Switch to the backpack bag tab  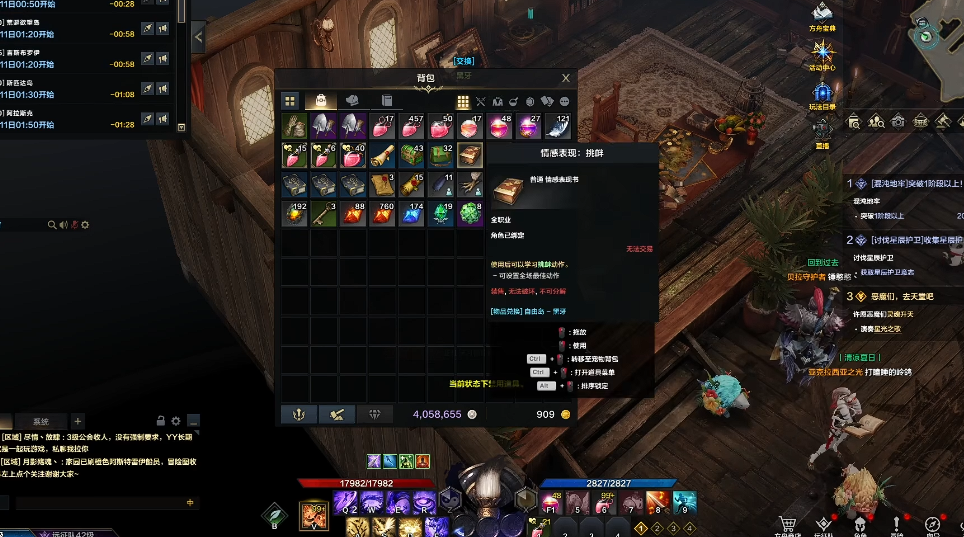[321, 101]
